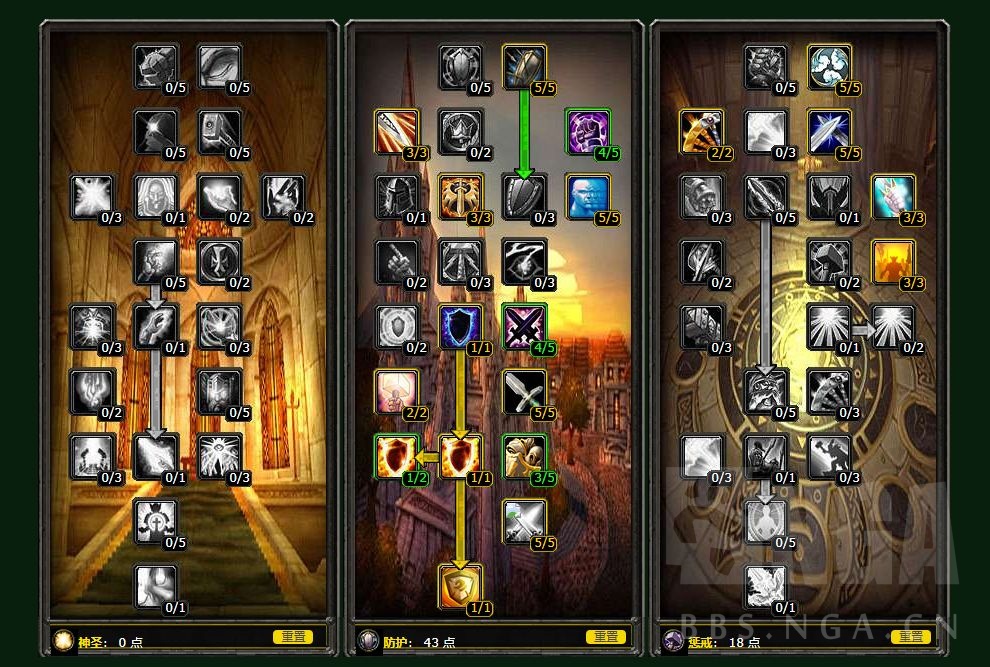Choose the glowing cyan hand talent showing 3/3

click(893, 196)
